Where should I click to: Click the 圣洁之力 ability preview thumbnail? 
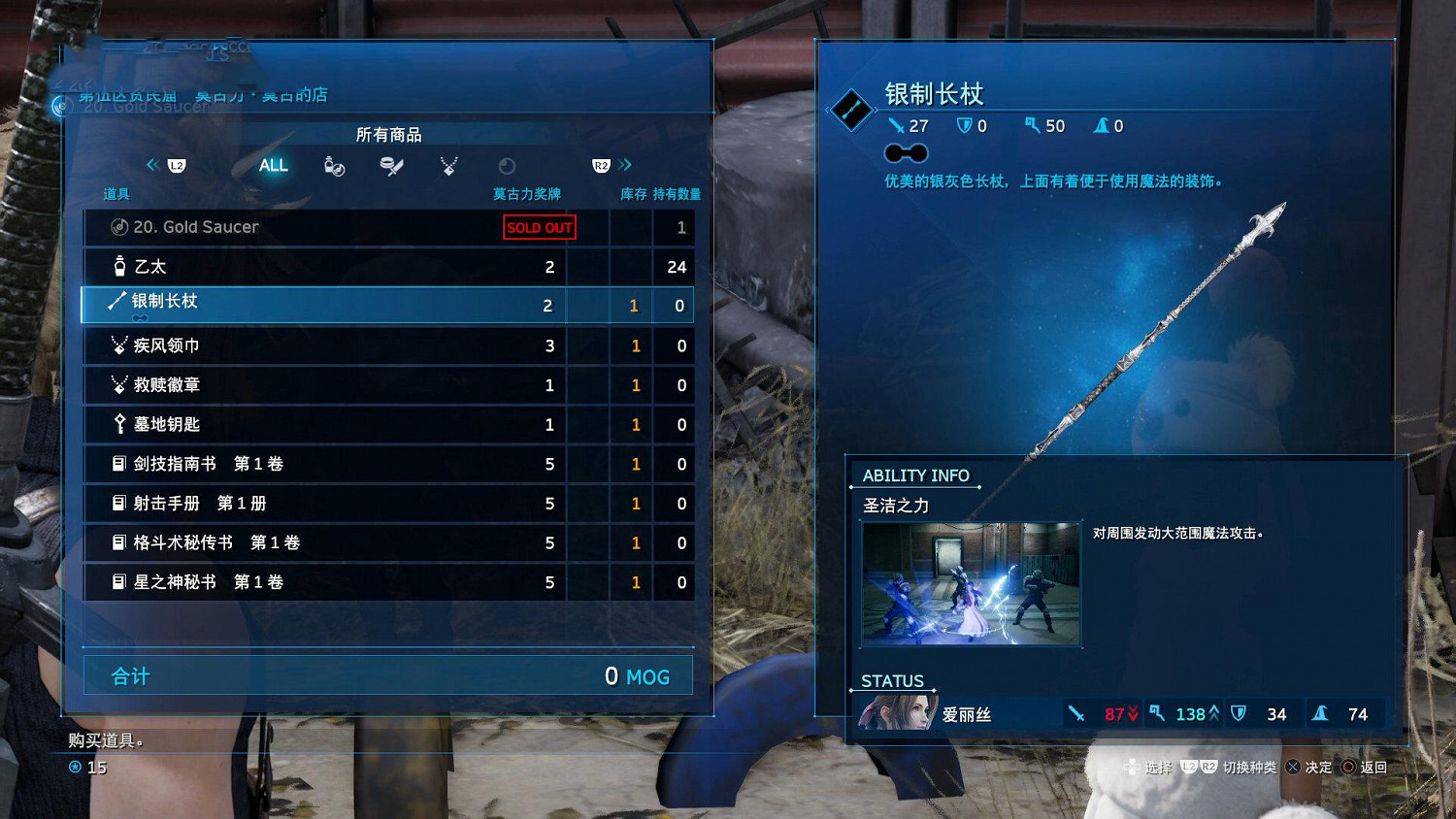[x=971, y=584]
